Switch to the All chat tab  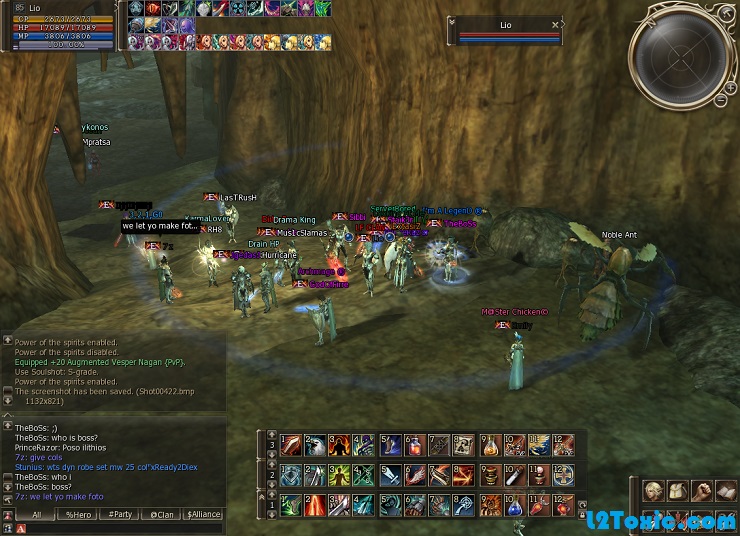(x=36, y=515)
